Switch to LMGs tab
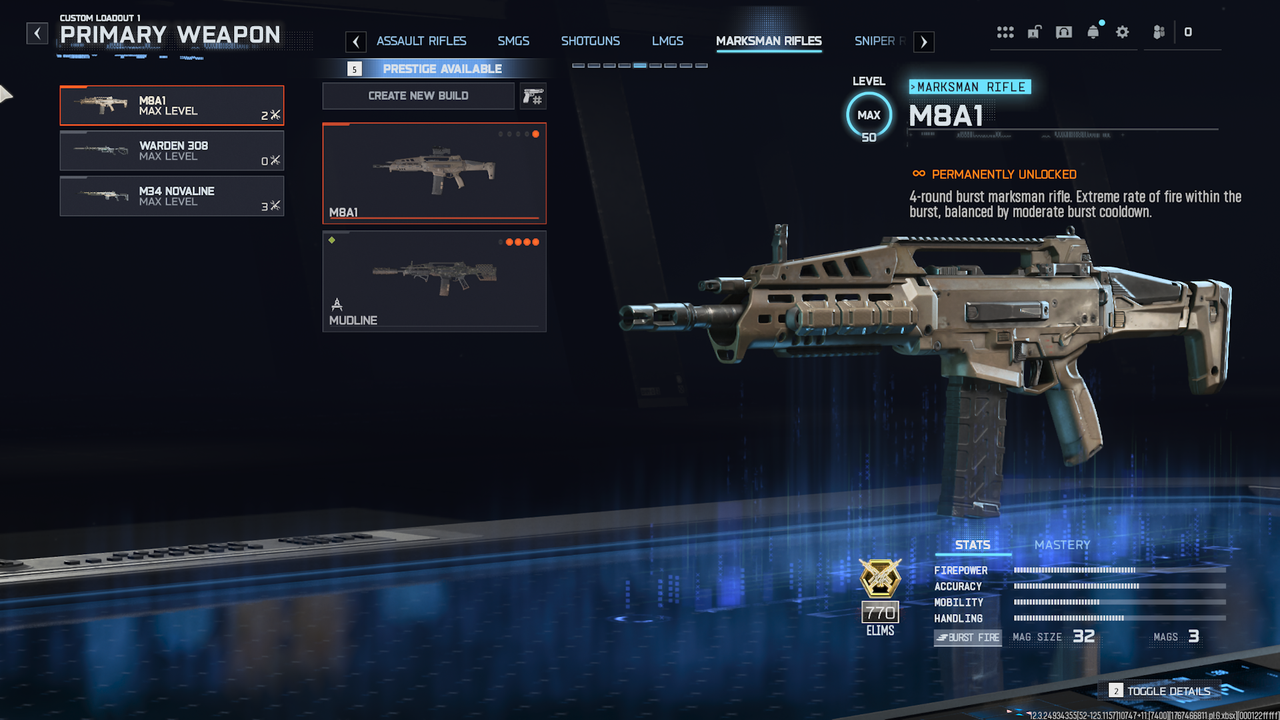Viewport: 1280px width, 720px height. point(667,41)
